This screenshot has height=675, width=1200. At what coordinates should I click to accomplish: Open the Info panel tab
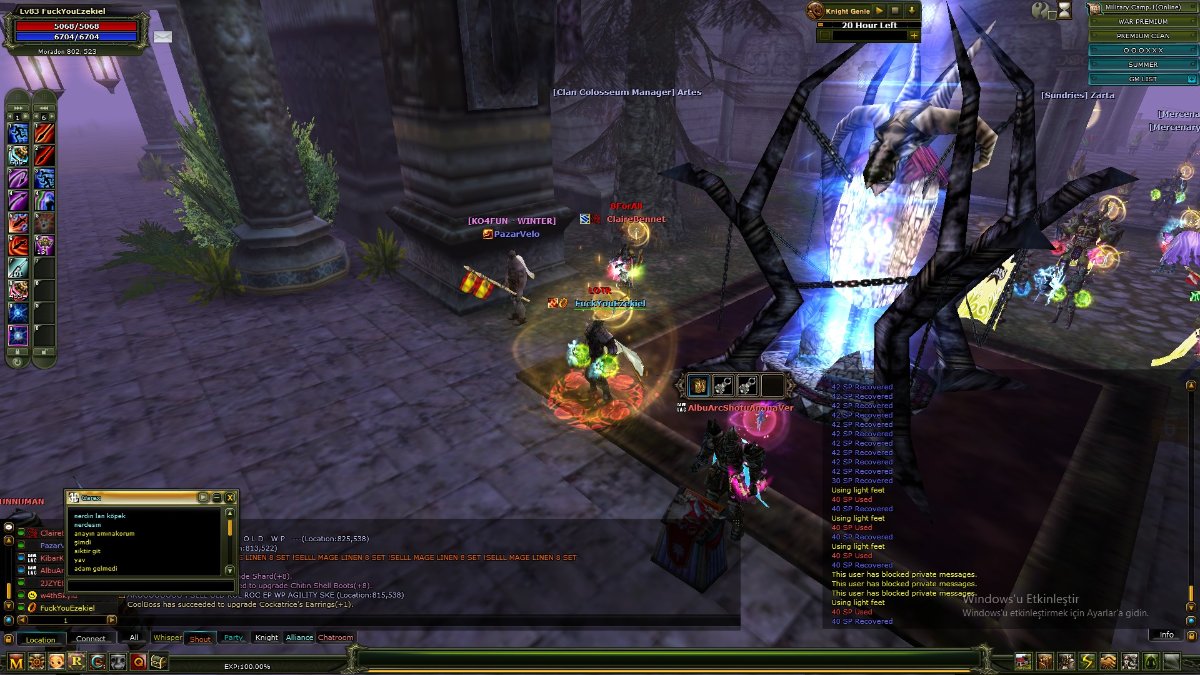(1166, 635)
